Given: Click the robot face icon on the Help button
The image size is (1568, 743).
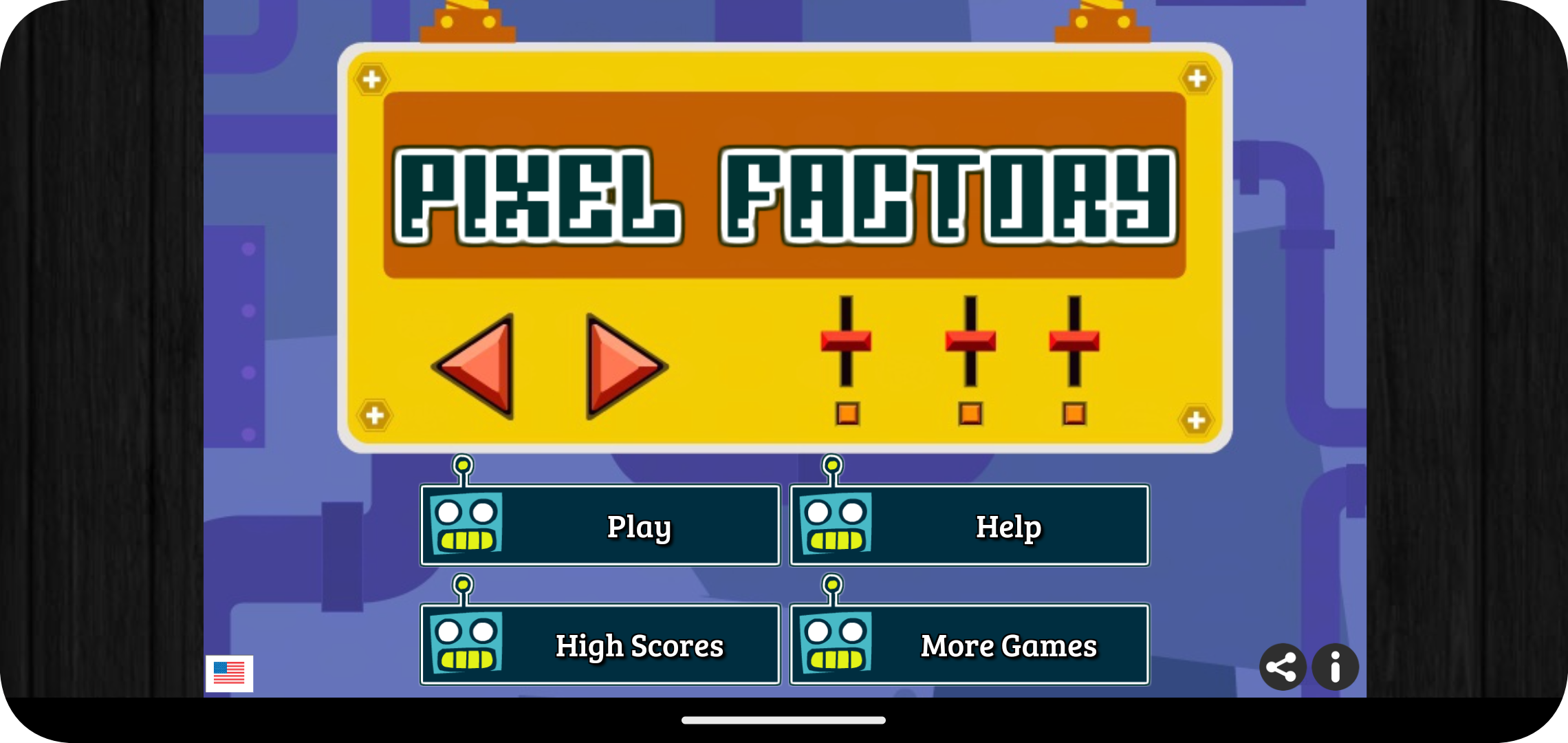Looking at the screenshot, I should tap(835, 525).
